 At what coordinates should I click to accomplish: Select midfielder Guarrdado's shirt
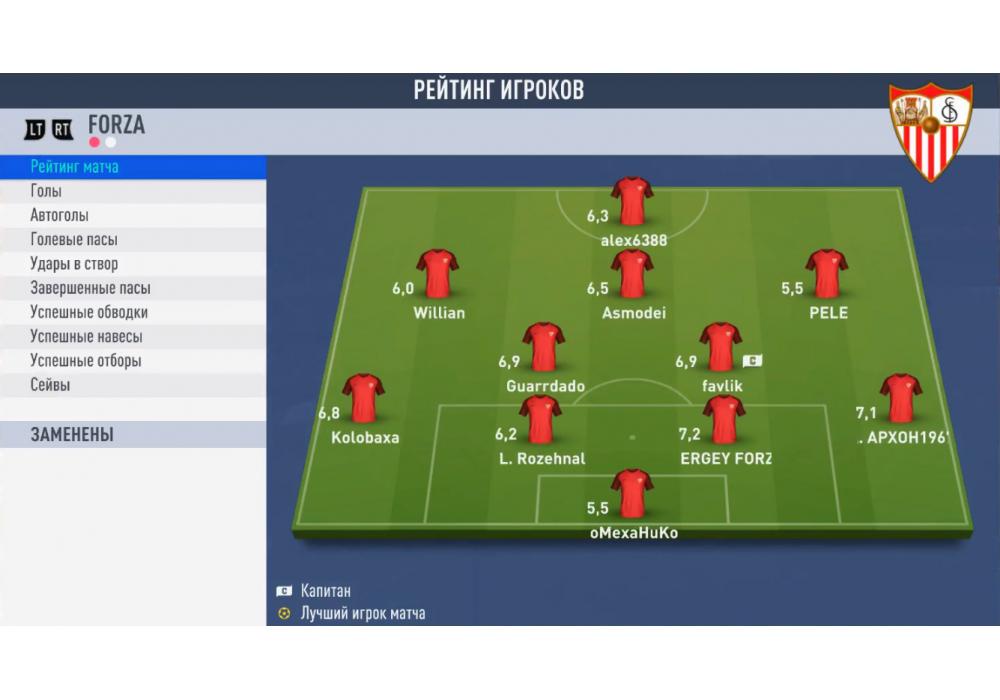[x=543, y=347]
